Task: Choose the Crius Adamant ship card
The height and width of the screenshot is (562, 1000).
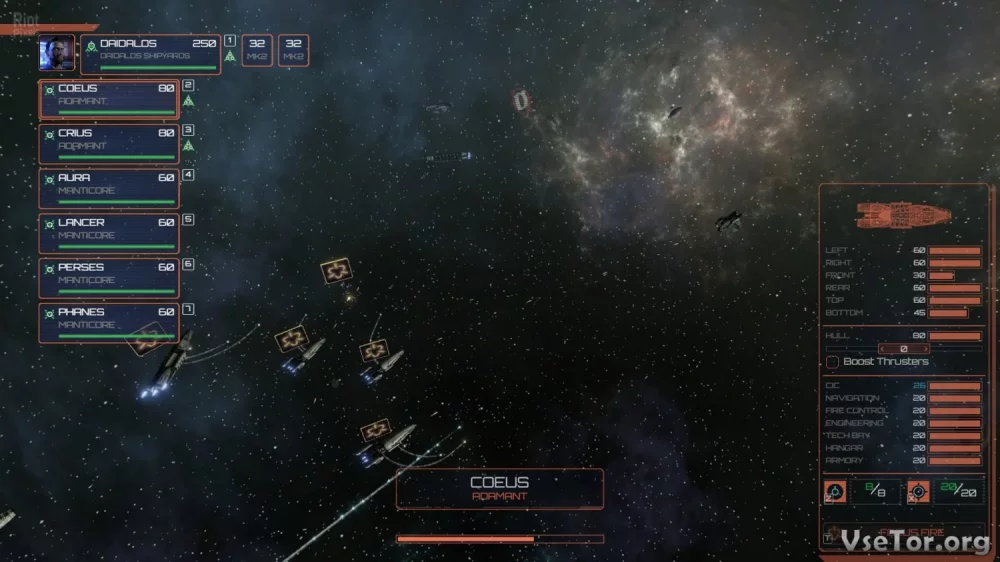Action: pyautogui.click(x=109, y=144)
